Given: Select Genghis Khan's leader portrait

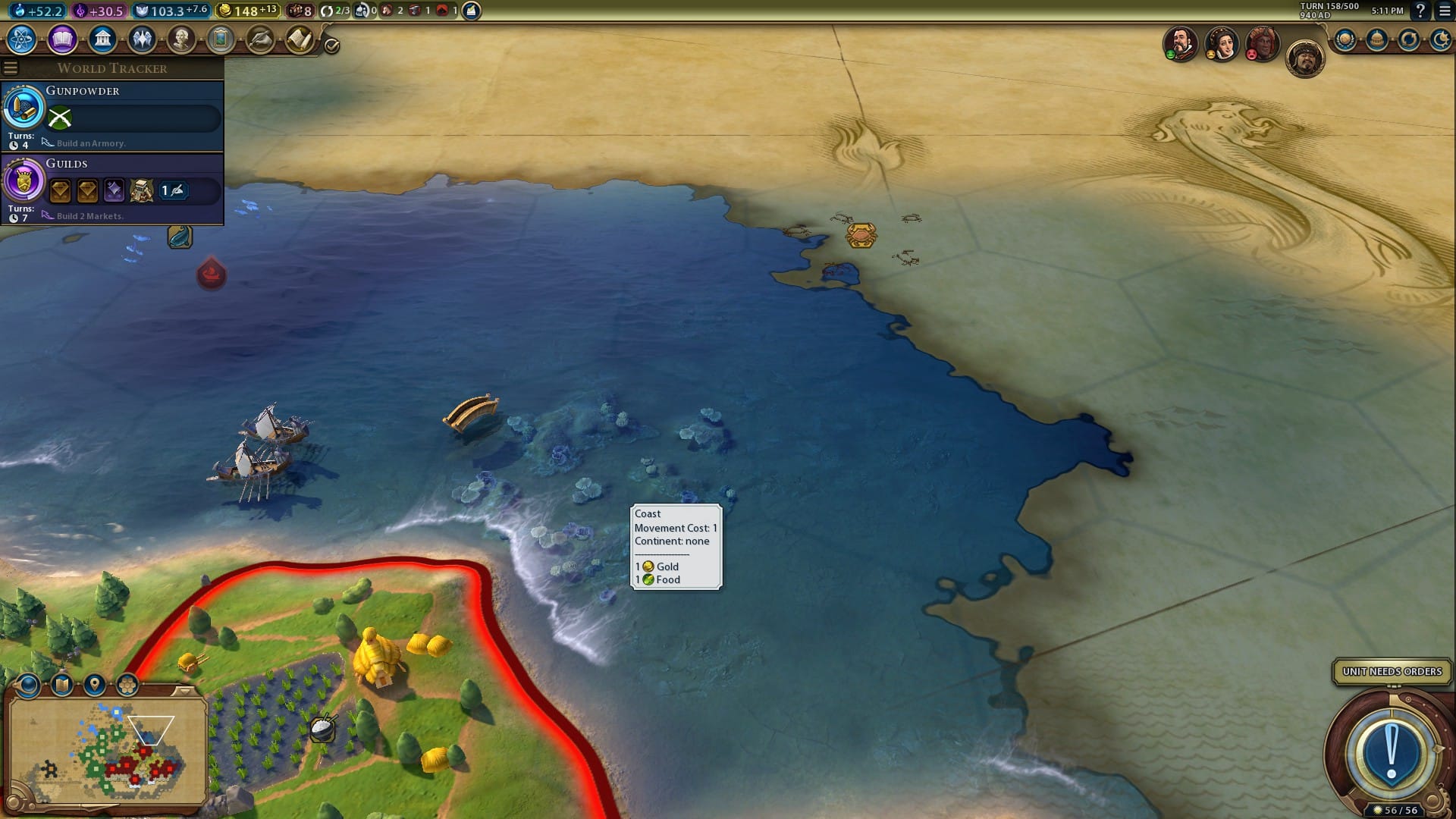Looking at the screenshot, I should pyautogui.click(x=1305, y=60).
